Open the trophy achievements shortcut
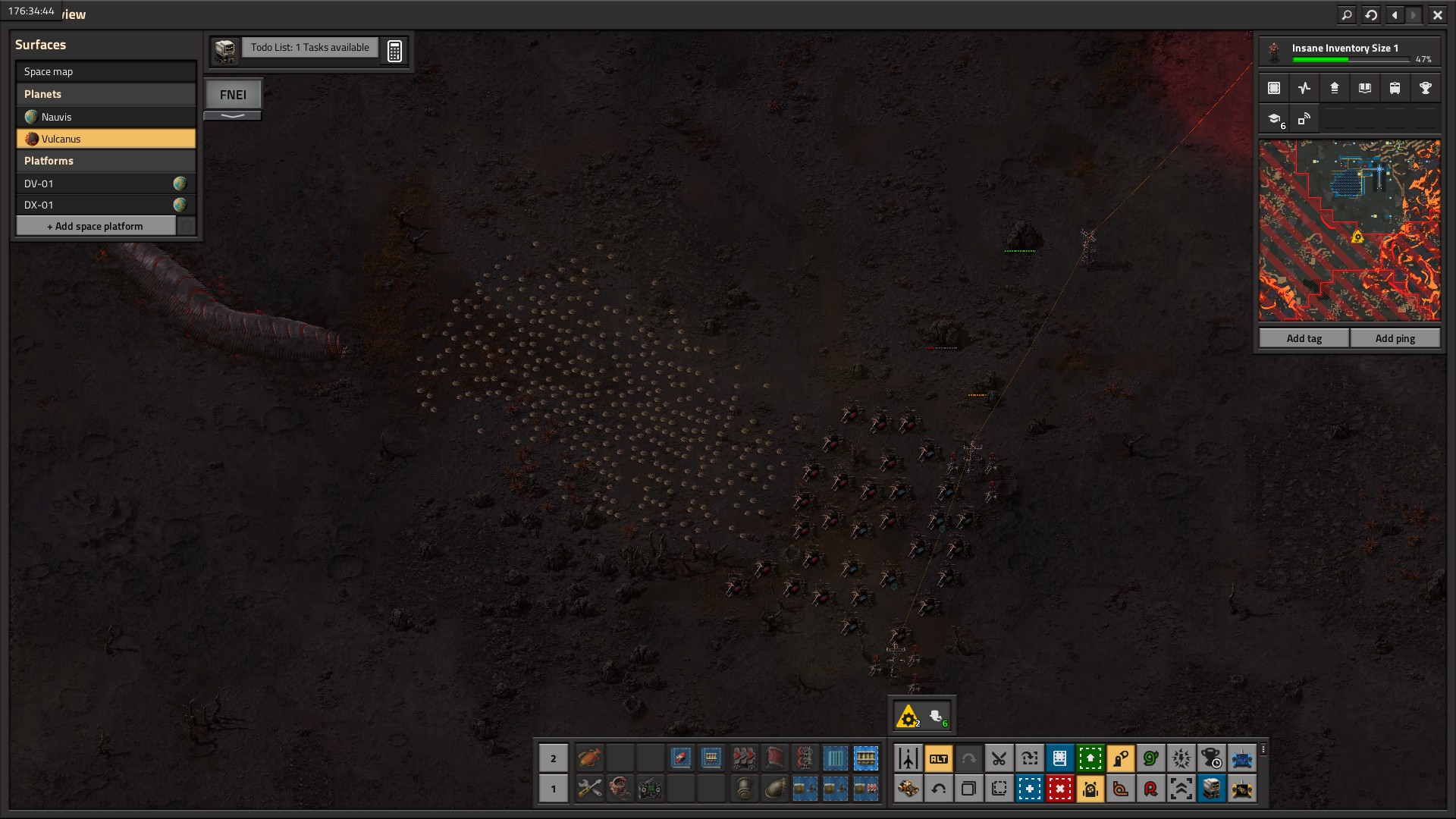The width and height of the screenshot is (1456, 819). (1425, 88)
